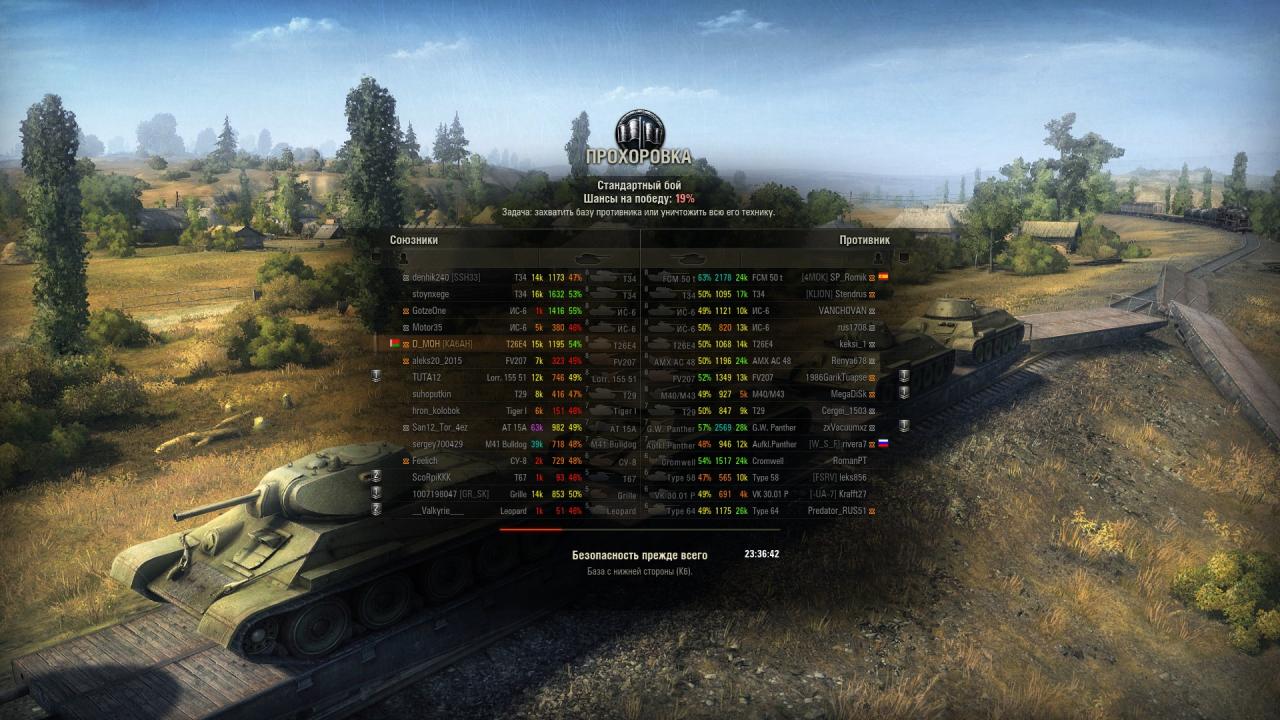This screenshot has width=1280, height=720.
Task: Click ScoRpiKKK's entry in the allies list
Action: (x=432, y=477)
